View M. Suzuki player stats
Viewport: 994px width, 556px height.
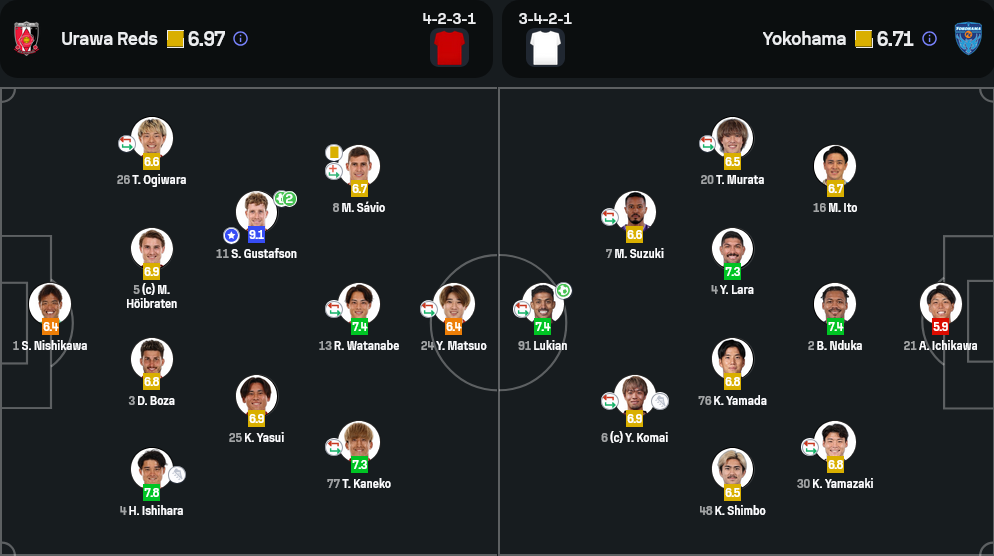[635, 212]
